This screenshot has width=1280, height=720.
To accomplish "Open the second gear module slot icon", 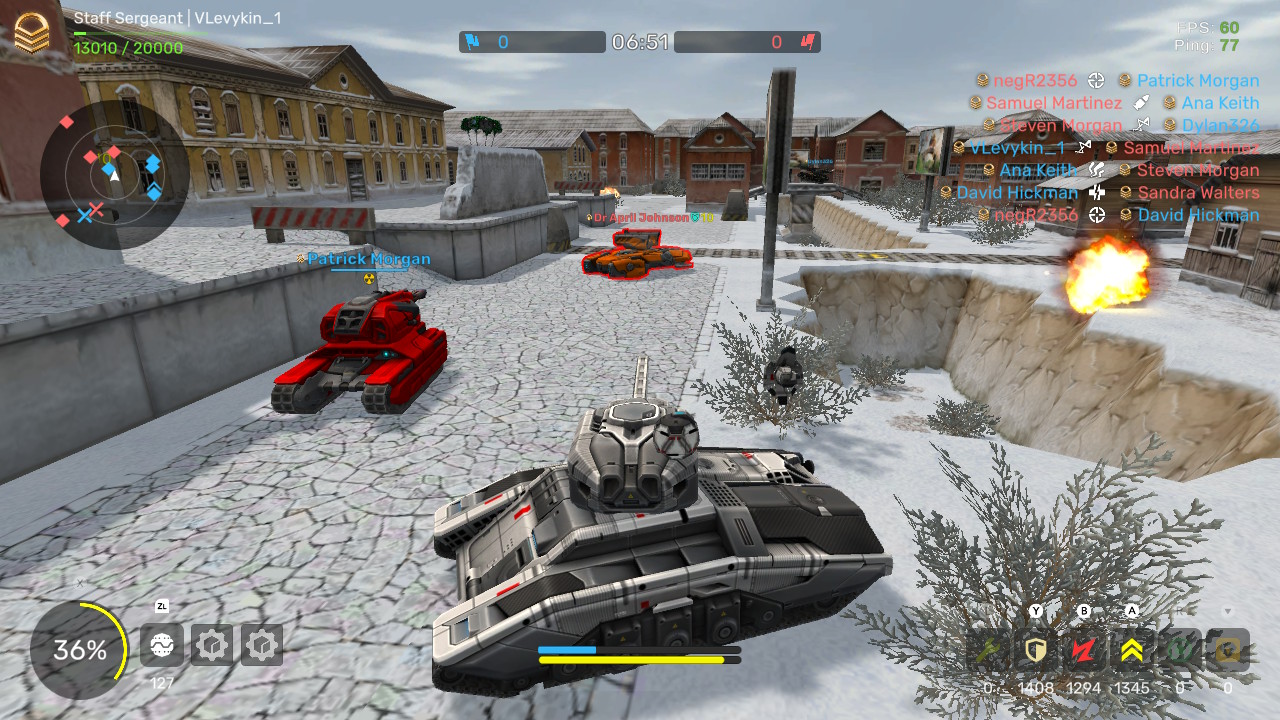I will pyautogui.click(x=261, y=645).
